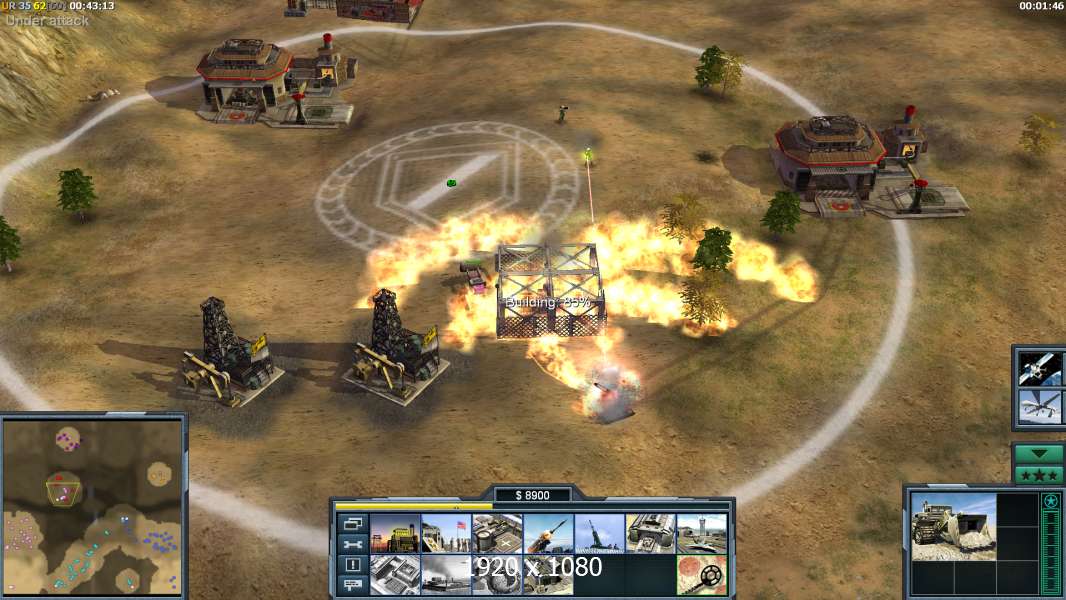Screen dimensions: 1066x600
Task: Open the chat speech-bubble button
Action: click(352, 585)
